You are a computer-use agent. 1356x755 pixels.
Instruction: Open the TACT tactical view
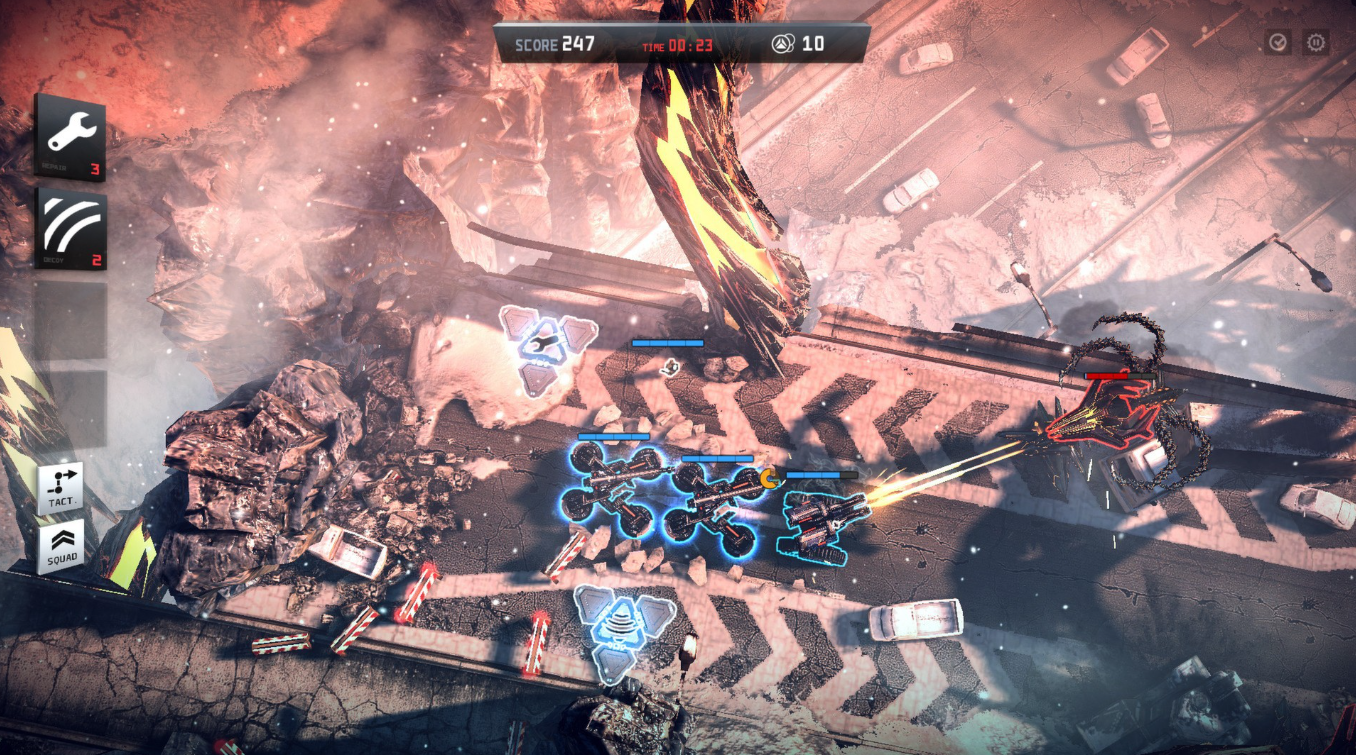[60, 483]
